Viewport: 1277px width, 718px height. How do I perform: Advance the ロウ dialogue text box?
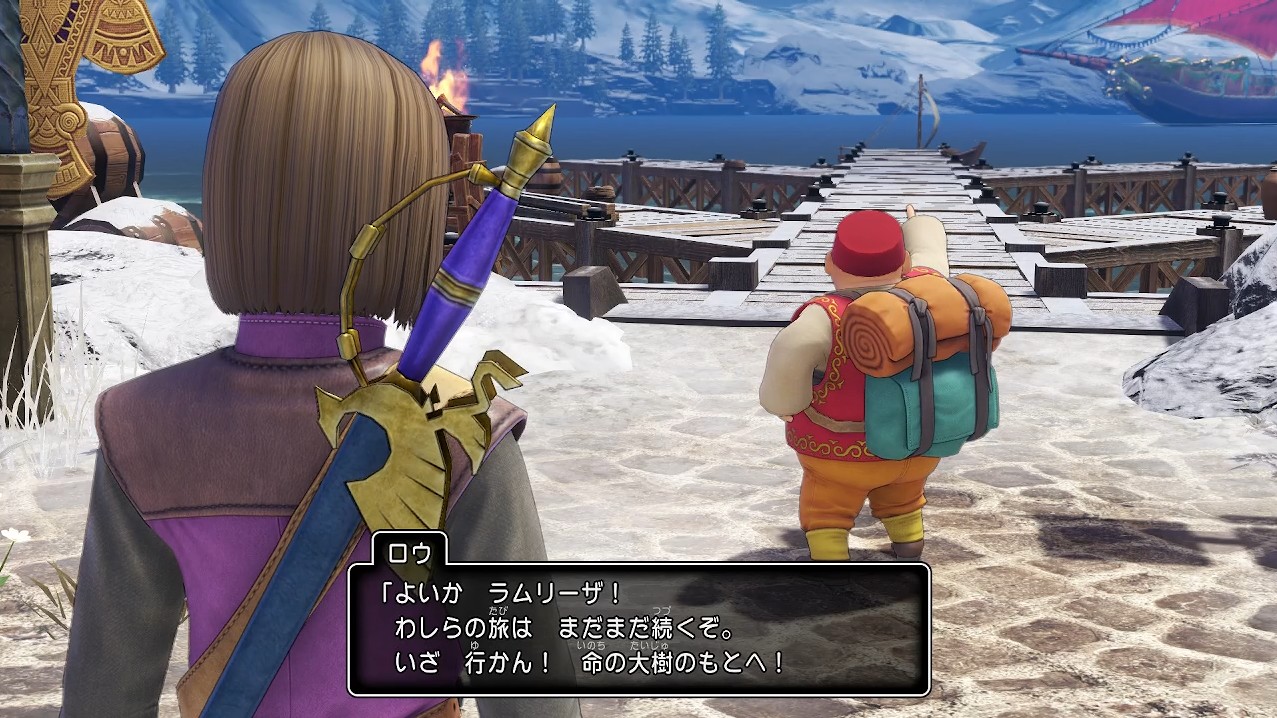(639, 630)
